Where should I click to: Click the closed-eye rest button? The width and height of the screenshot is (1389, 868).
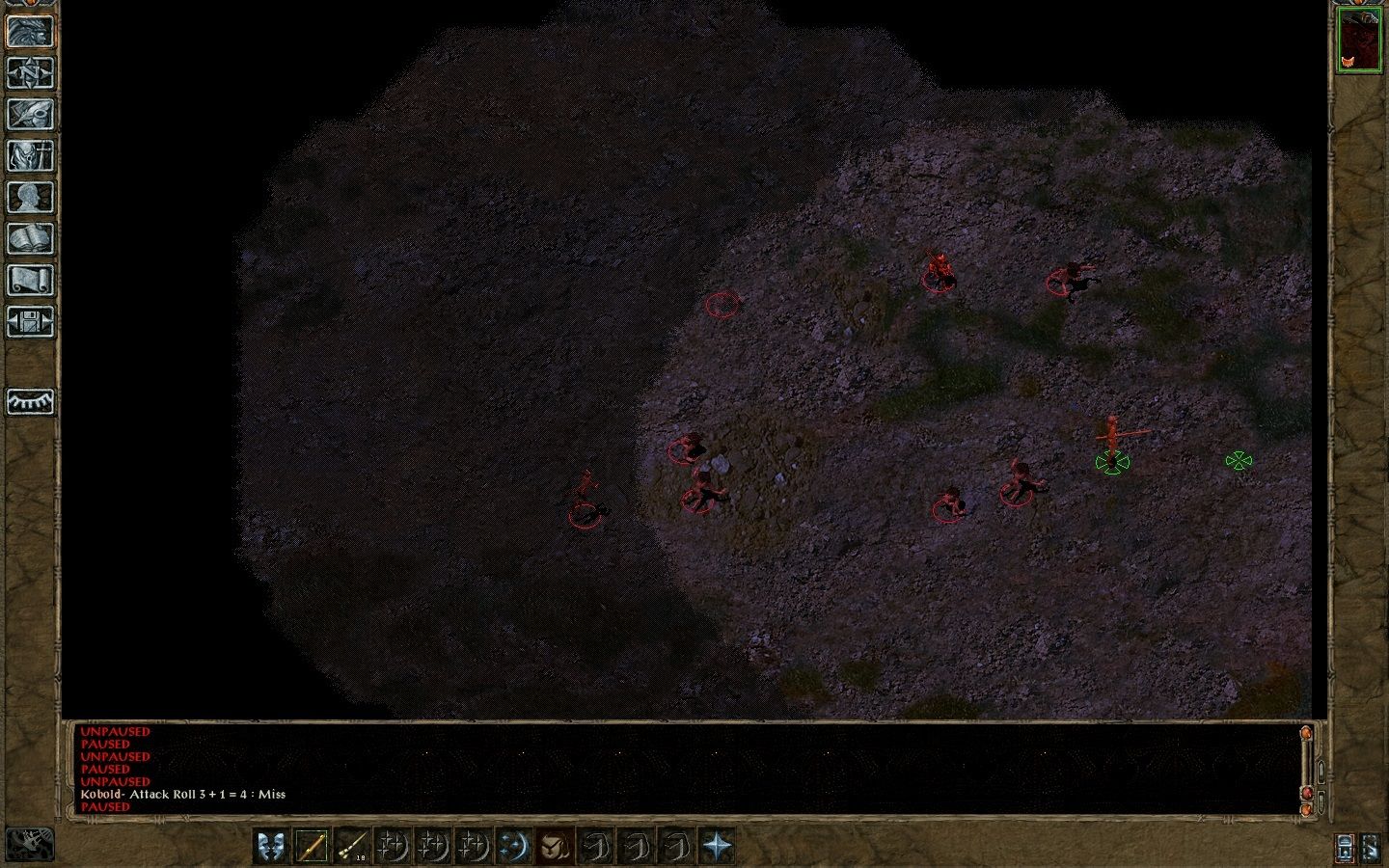tap(30, 401)
